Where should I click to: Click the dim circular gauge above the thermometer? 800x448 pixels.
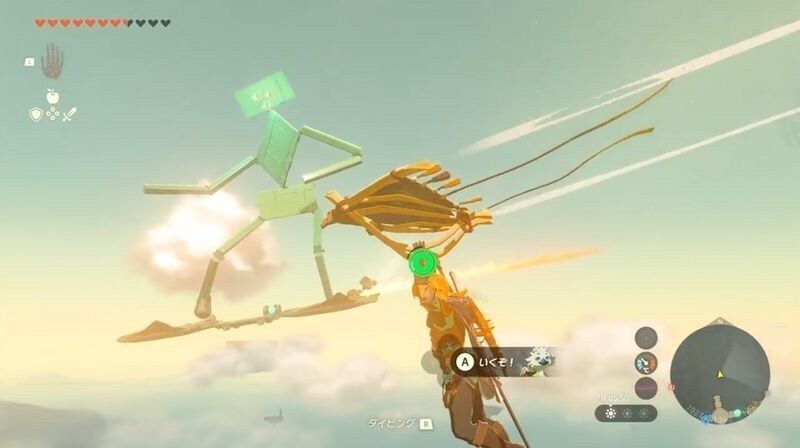coord(647,337)
